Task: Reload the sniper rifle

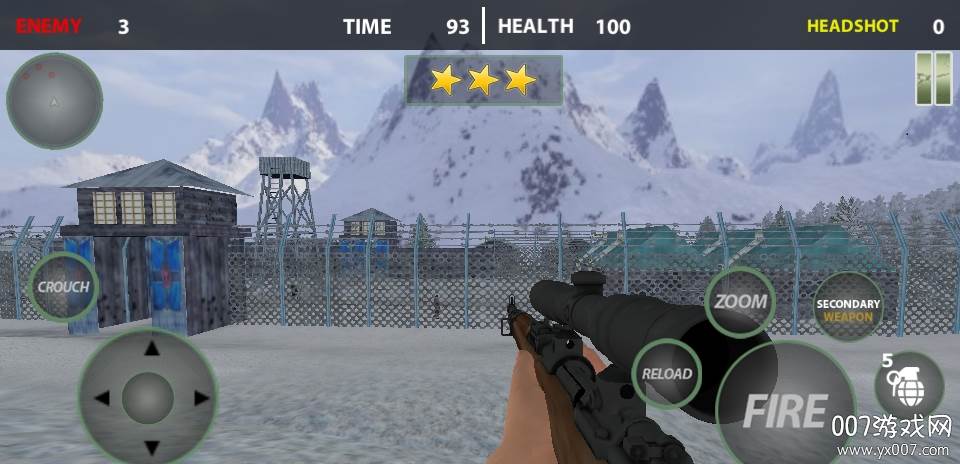Action: pos(666,374)
